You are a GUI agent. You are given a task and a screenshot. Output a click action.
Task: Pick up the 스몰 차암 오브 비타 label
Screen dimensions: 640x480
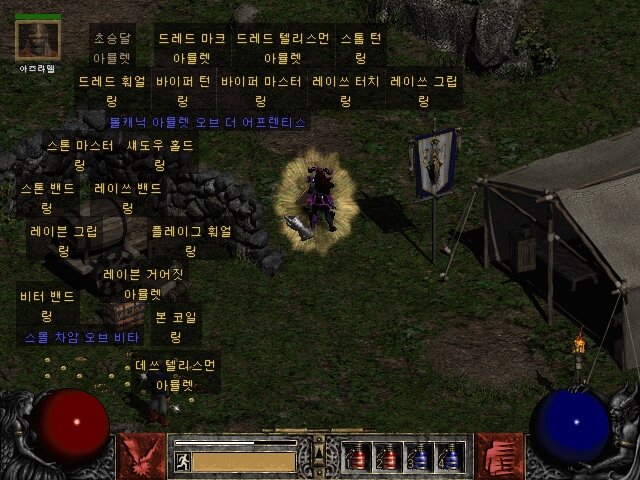(x=82, y=338)
